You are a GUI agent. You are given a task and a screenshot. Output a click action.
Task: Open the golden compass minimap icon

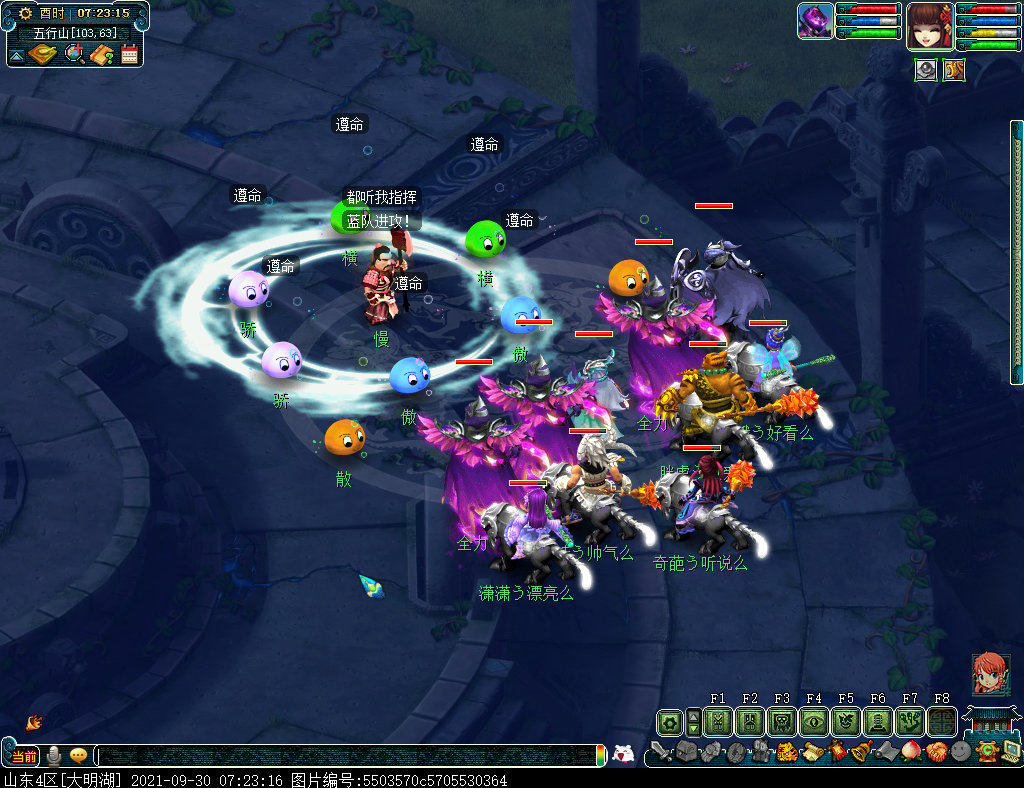[44, 54]
